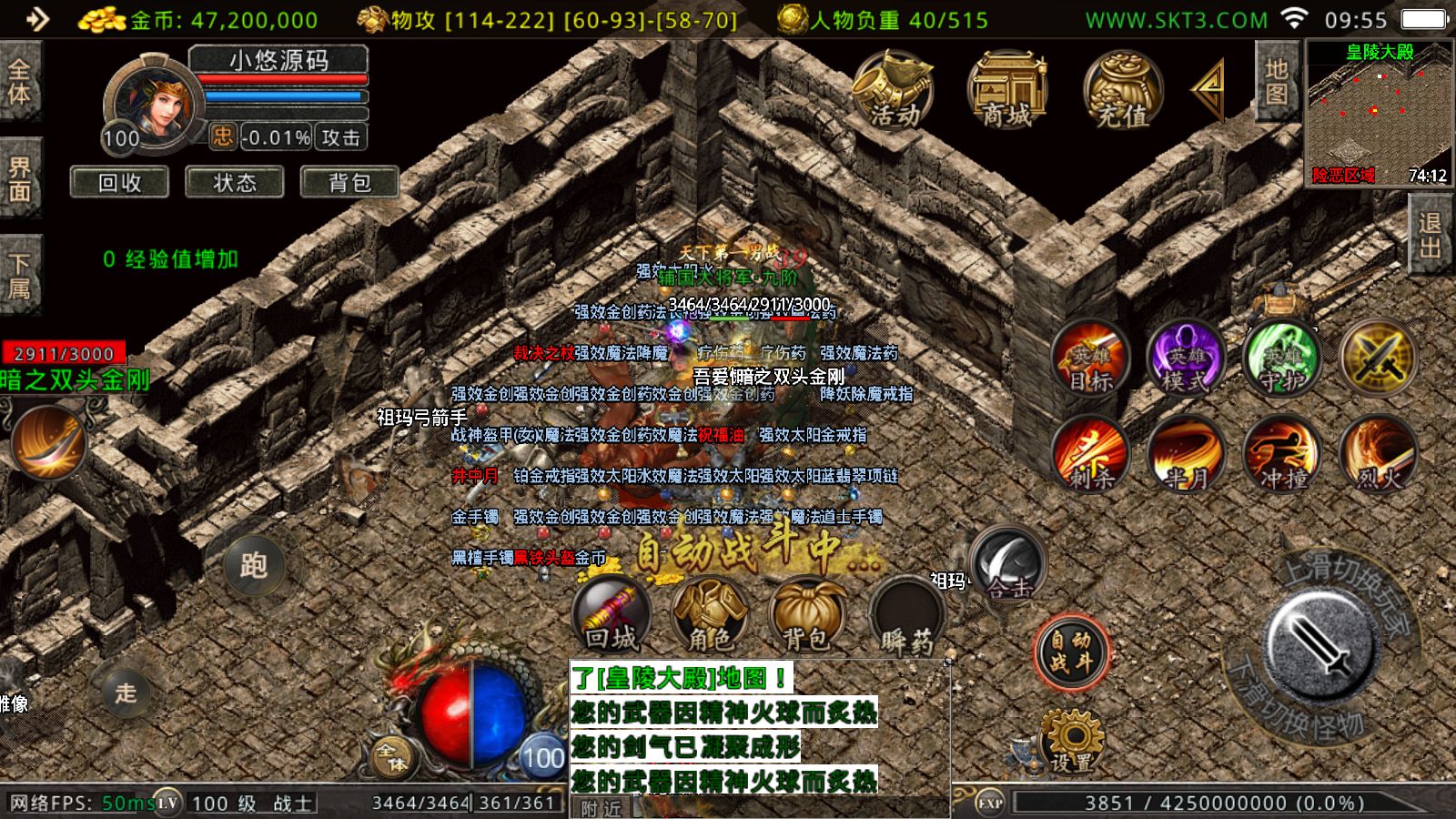The image size is (1456, 819).
Task: Switch to 跑 run mode
Action: tap(253, 565)
